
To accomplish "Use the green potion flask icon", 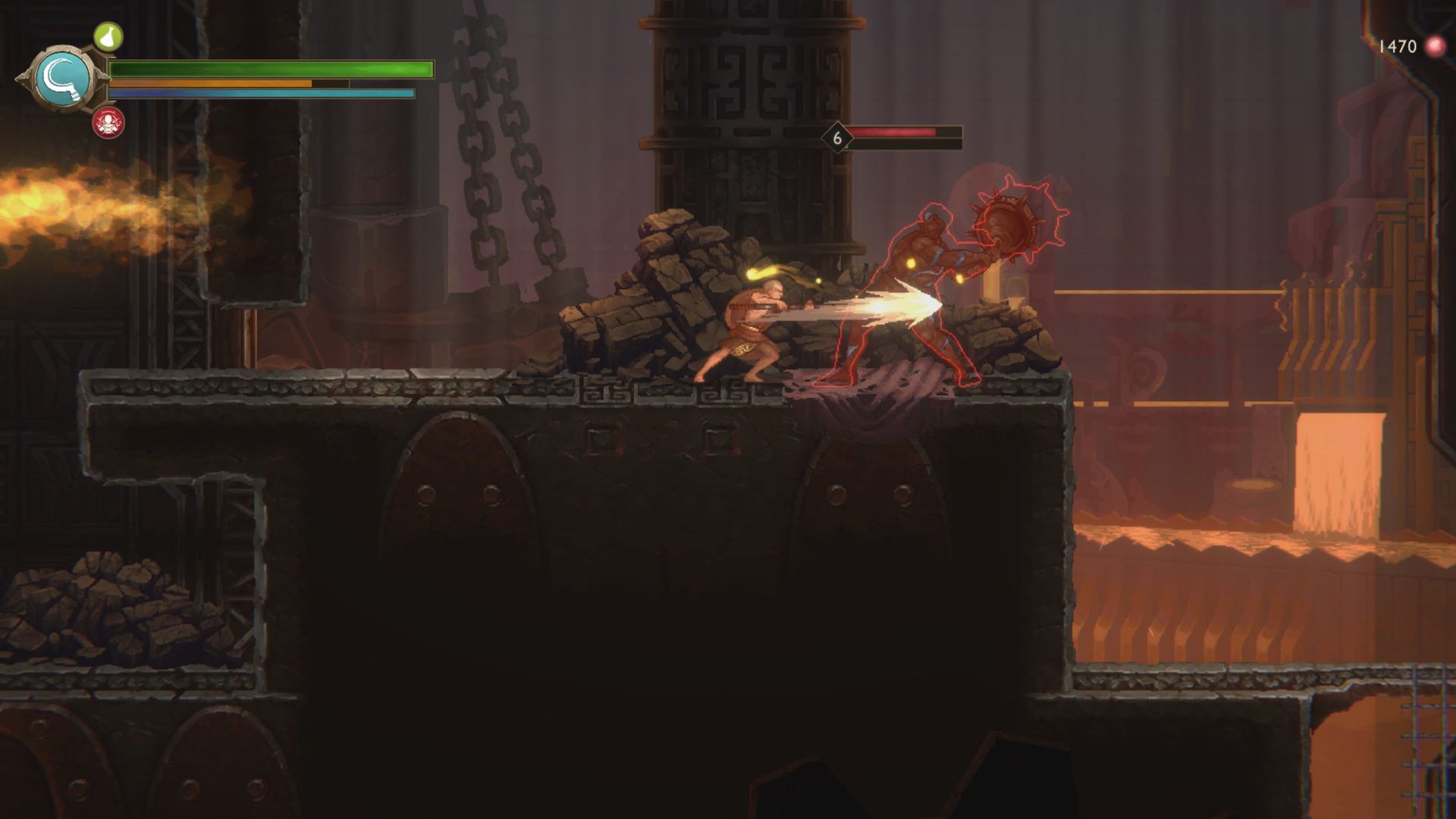I will pos(108,36).
